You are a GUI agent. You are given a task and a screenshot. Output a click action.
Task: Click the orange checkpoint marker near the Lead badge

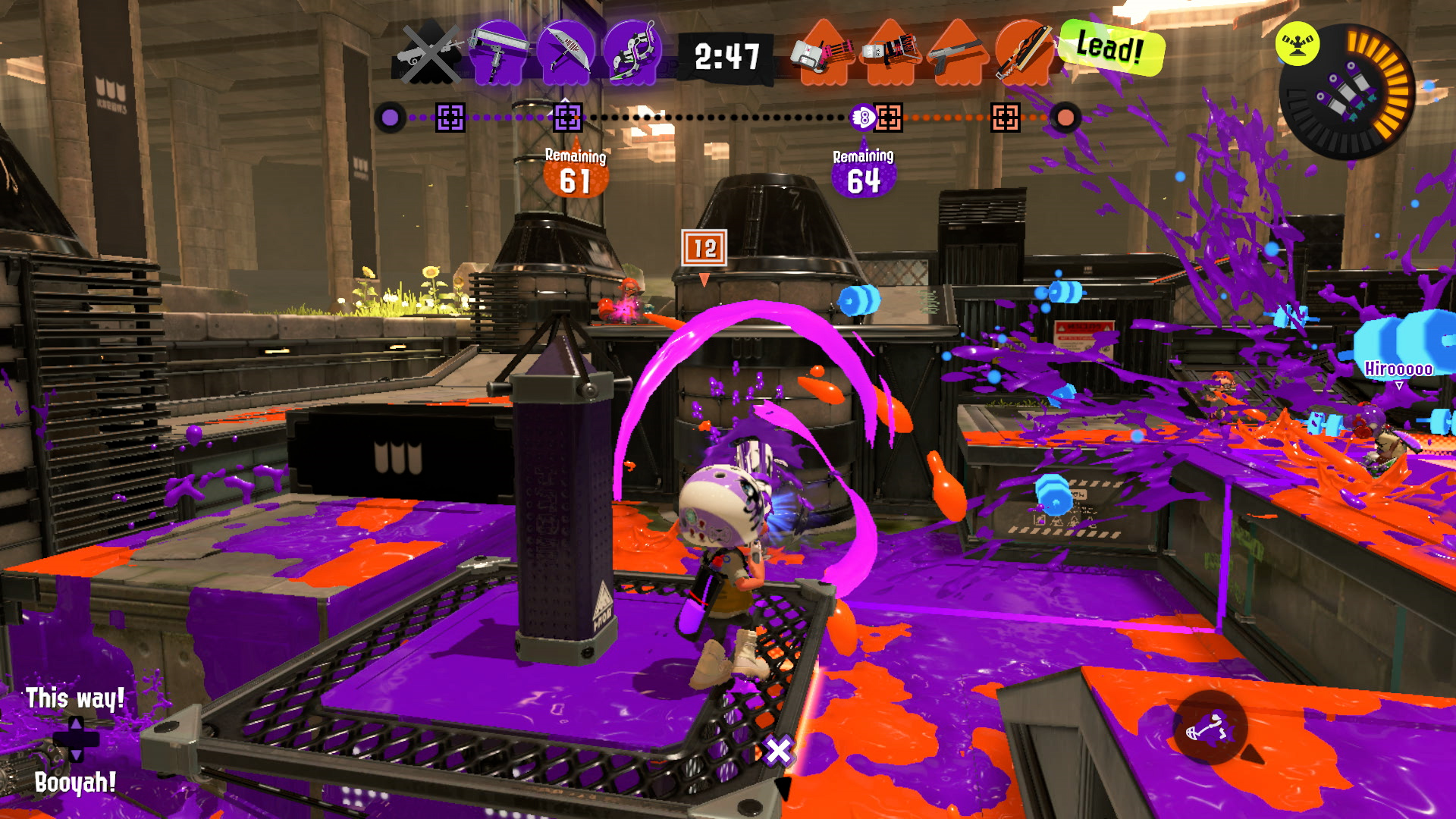tap(1005, 118)
